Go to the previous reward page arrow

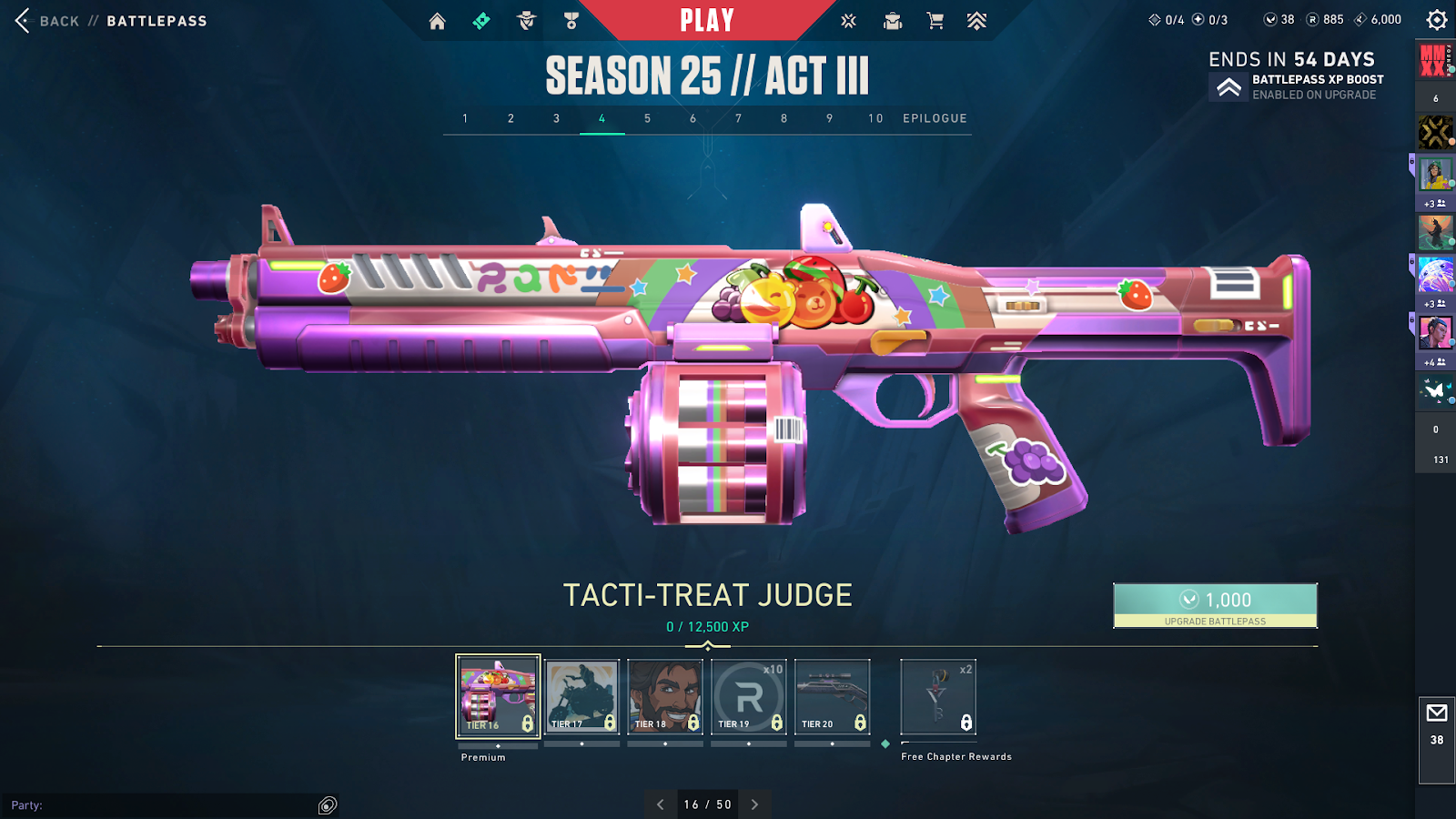[x=661, y=804]
